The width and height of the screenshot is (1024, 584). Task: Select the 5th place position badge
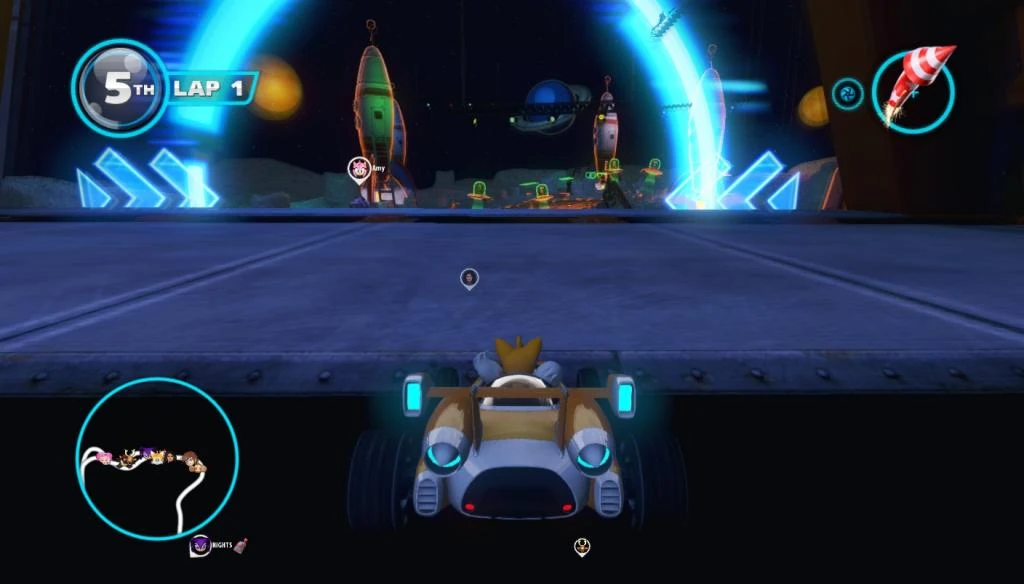tap(118, 88)
